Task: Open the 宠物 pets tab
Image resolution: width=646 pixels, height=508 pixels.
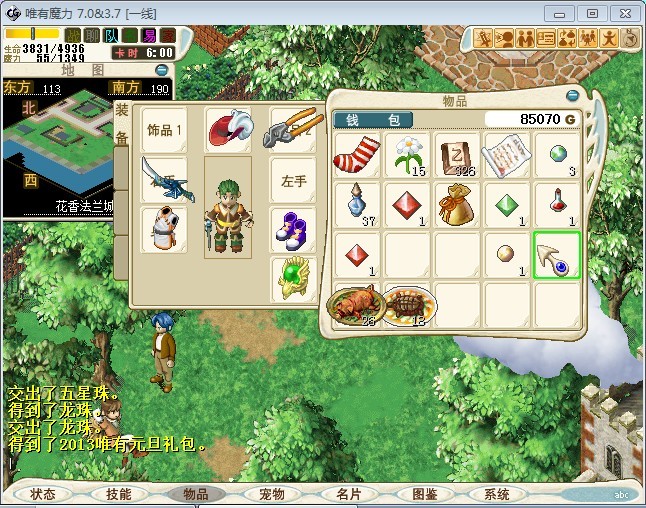Action: (272, 494)
